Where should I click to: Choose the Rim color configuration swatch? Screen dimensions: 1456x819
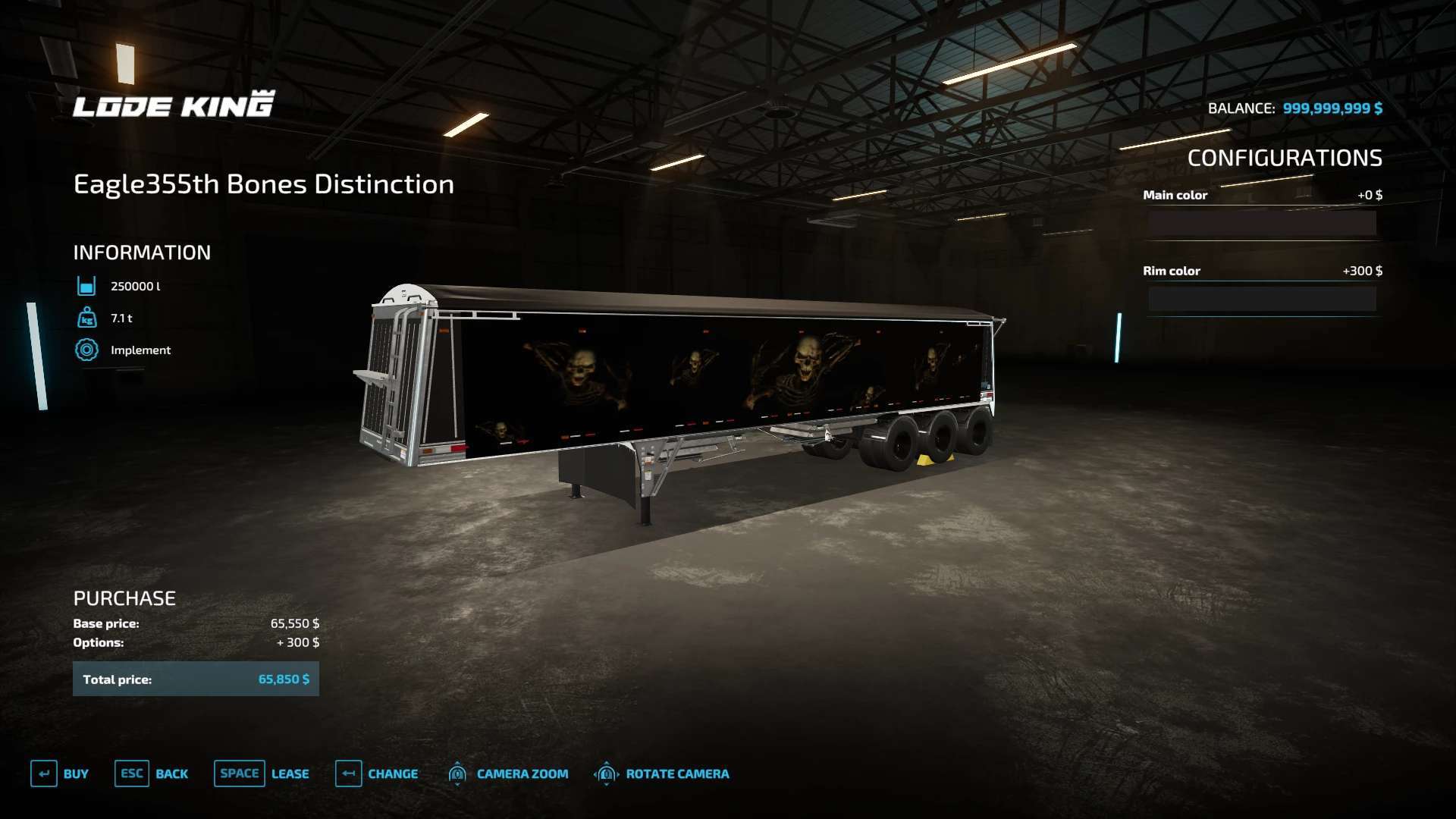coord(1262,299)
